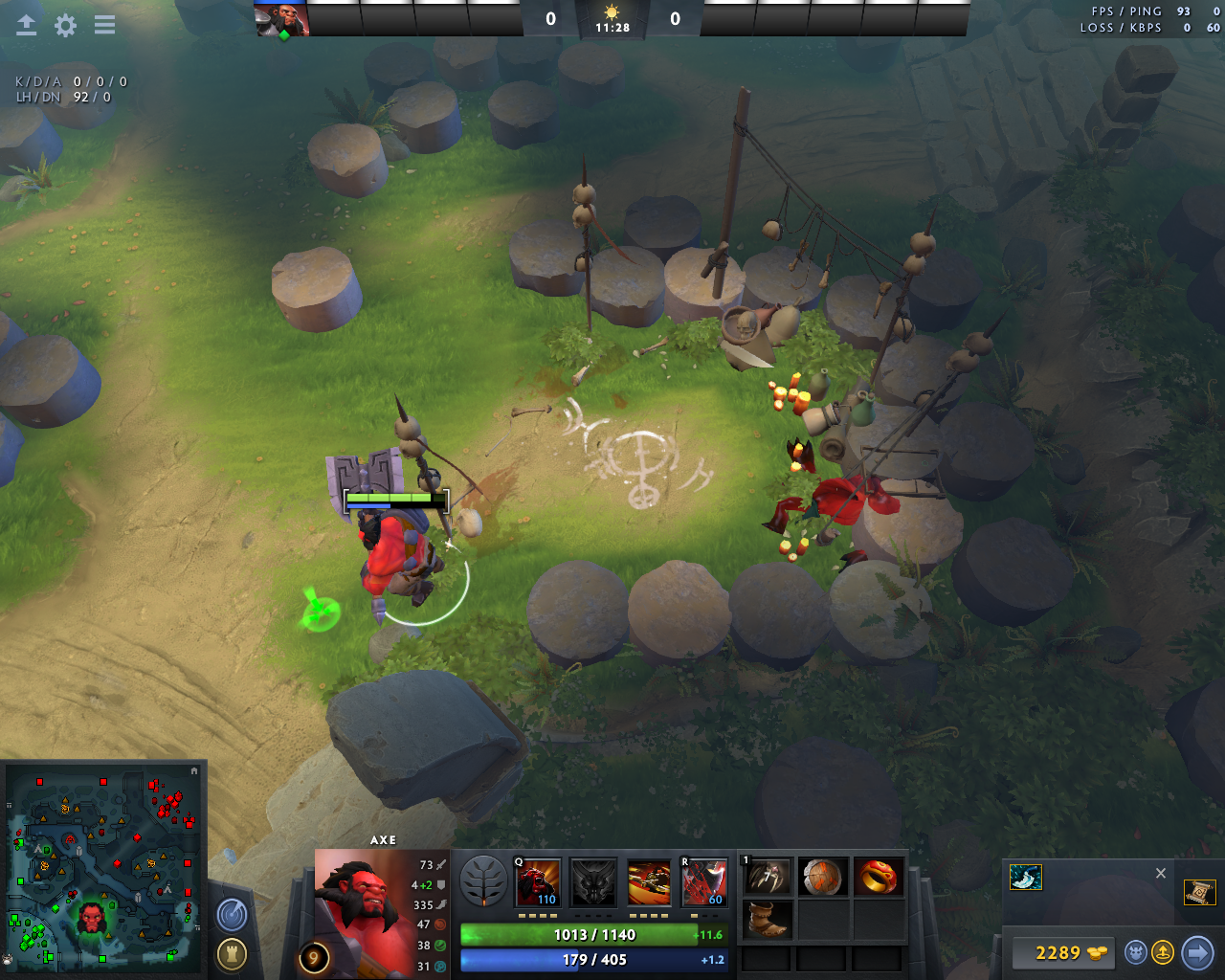The width and height of the screenshot is (1225, 980).
Task: Select the claws item in inventory
Action: click(x=768, y=878)
